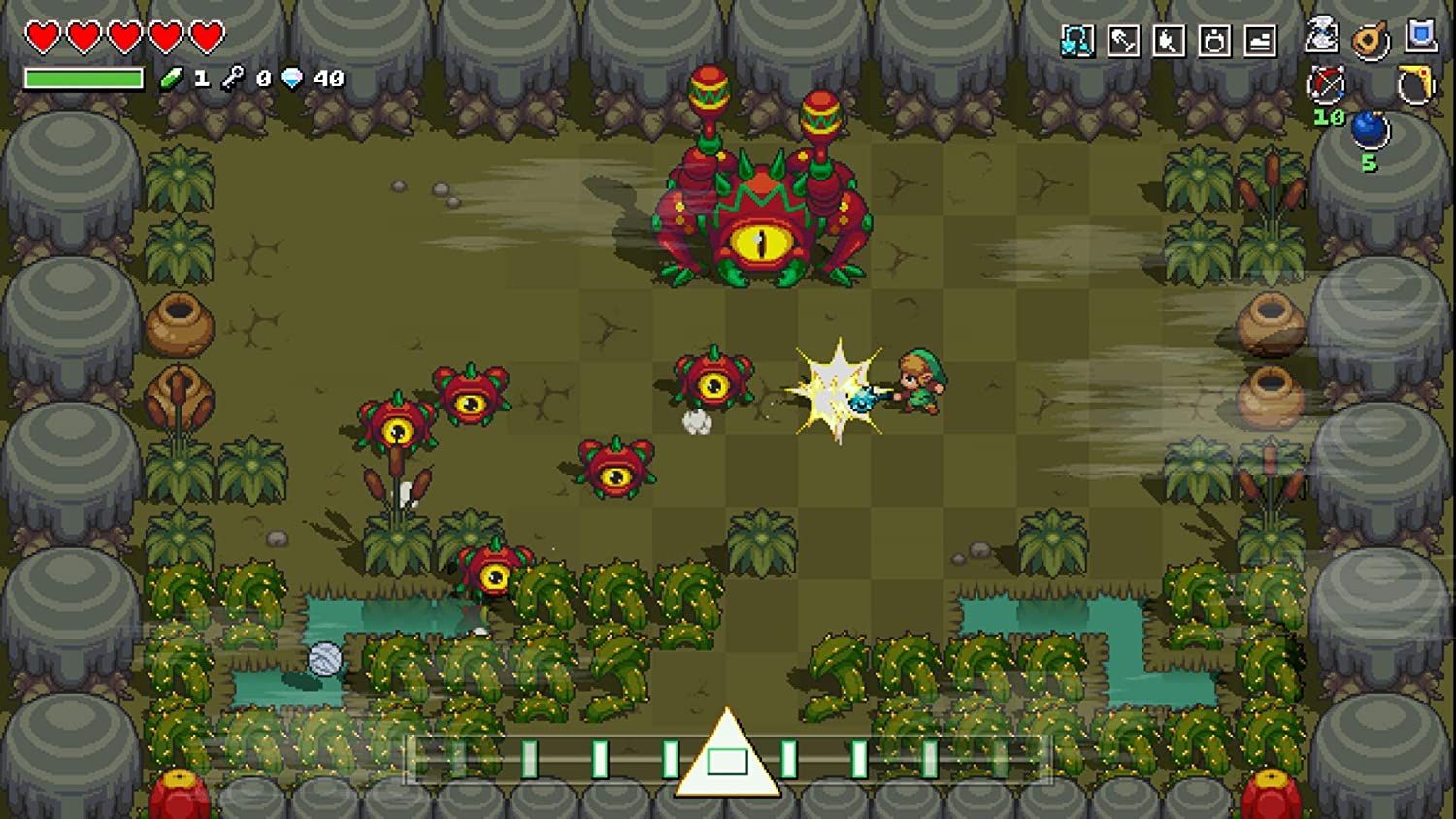Click the green stamina bar
This screenshot has width=1456, height=819.
(x=83, y=77)
